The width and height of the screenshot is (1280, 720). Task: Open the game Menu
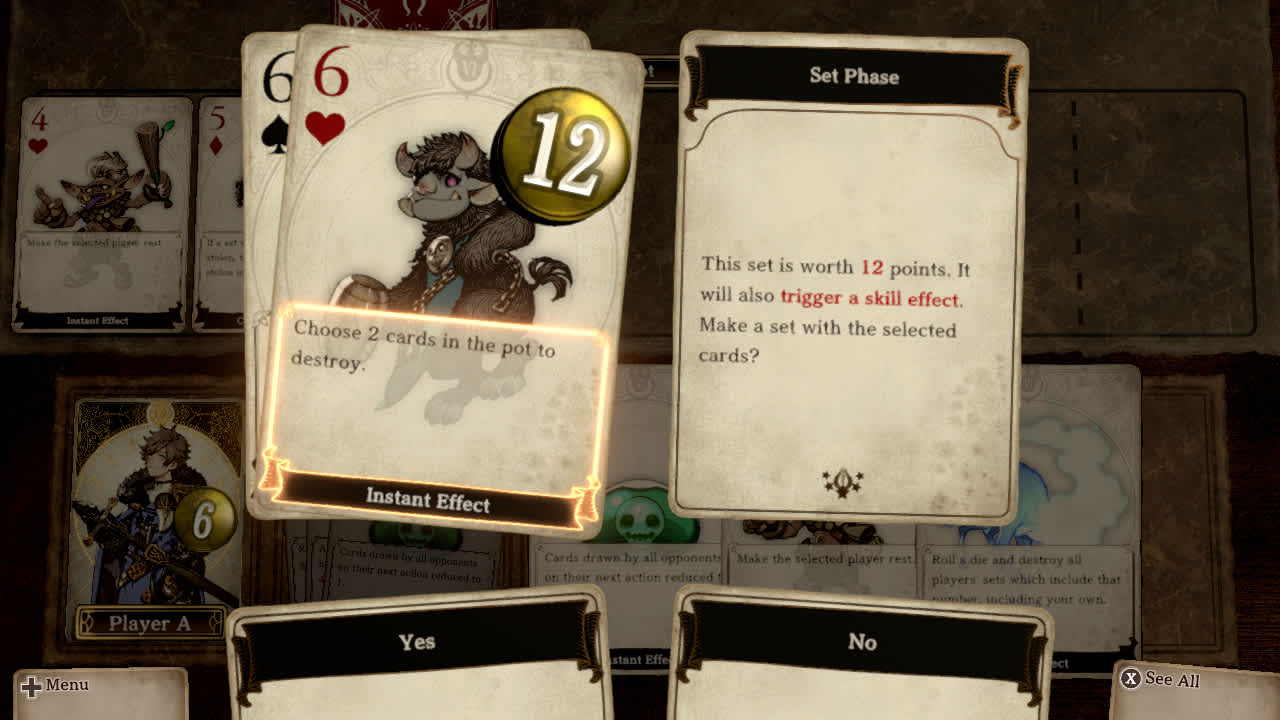(62, 685)
